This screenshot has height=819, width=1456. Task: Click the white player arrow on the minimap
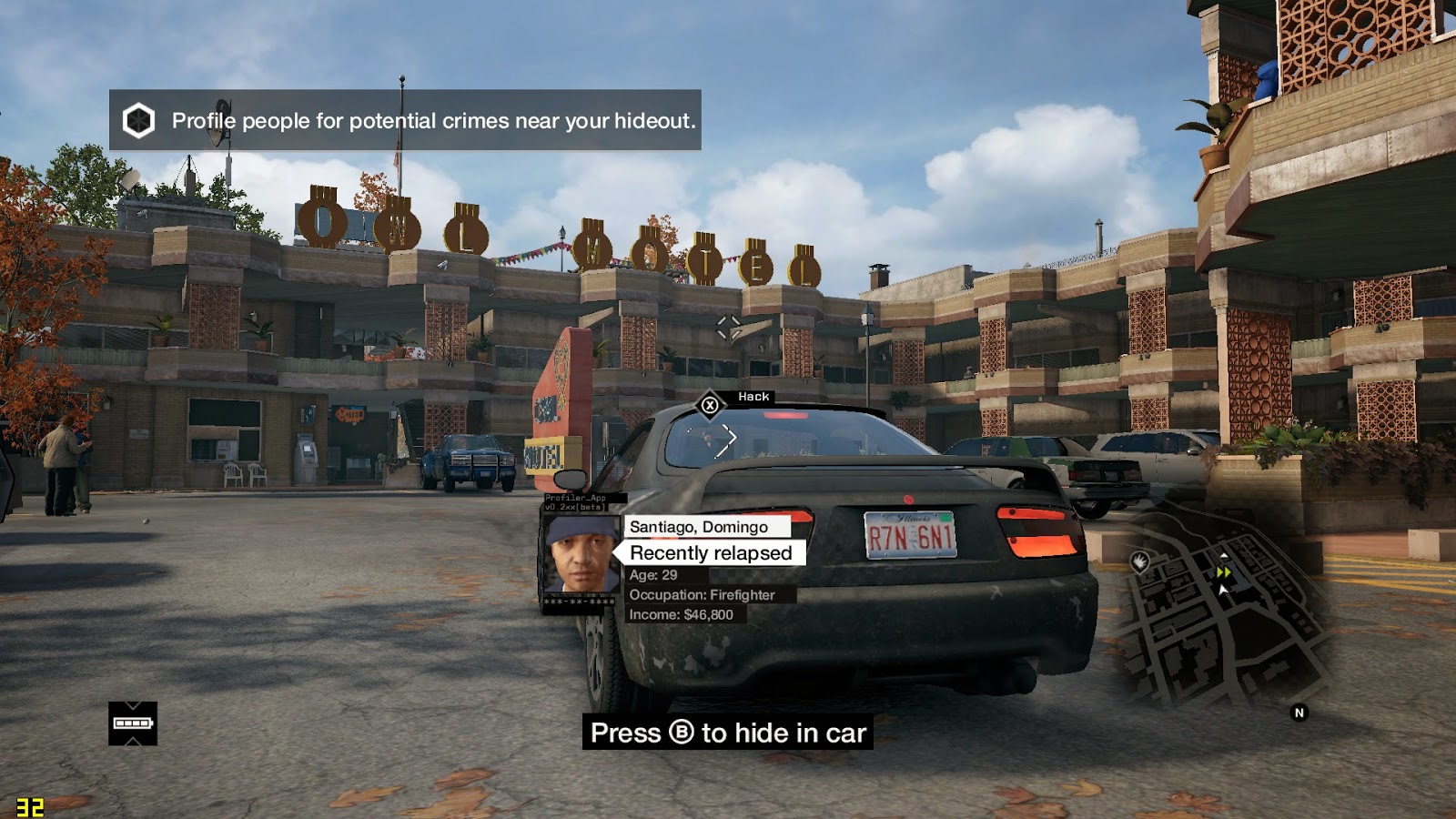[1222, 590]
